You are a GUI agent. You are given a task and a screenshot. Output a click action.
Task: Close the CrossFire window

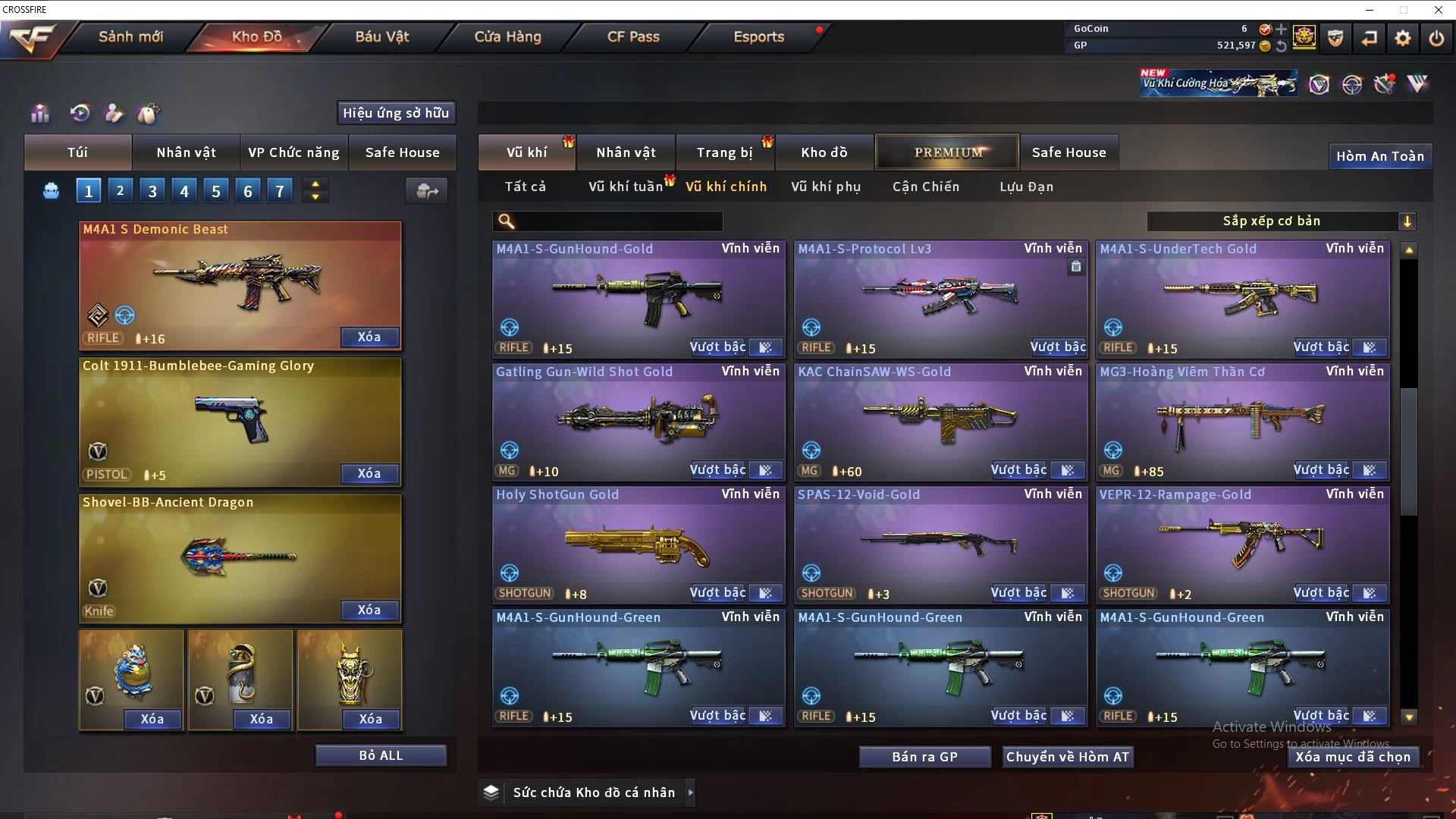(1438, 10)
